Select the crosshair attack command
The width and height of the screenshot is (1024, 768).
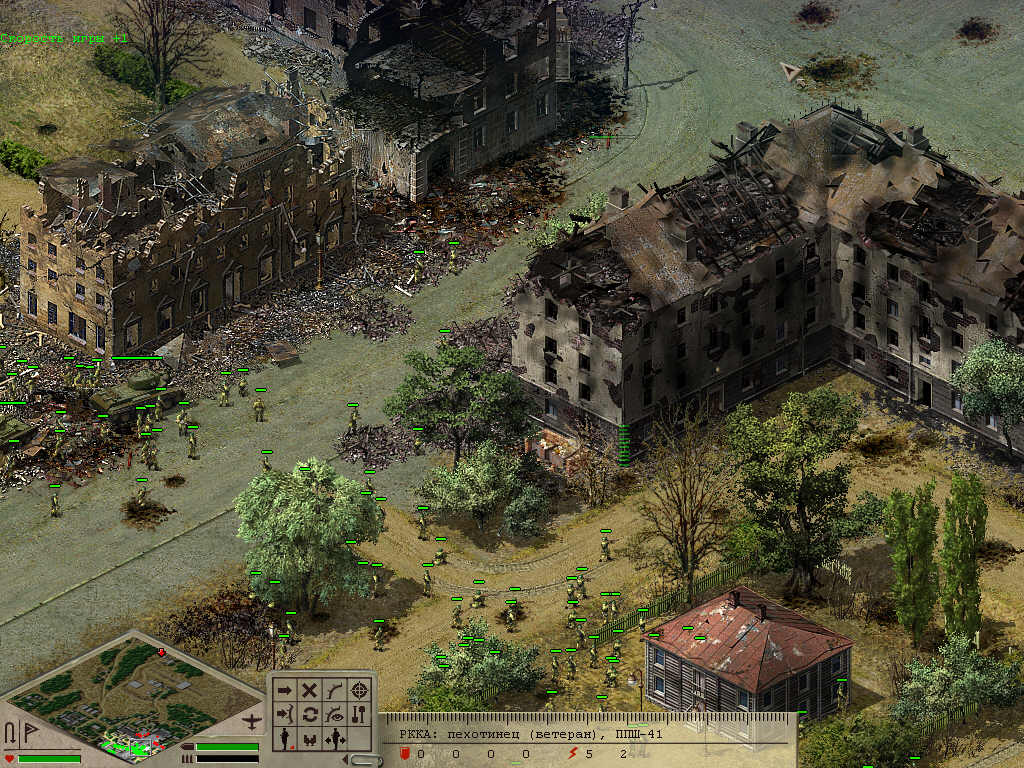tap(360, 690)
